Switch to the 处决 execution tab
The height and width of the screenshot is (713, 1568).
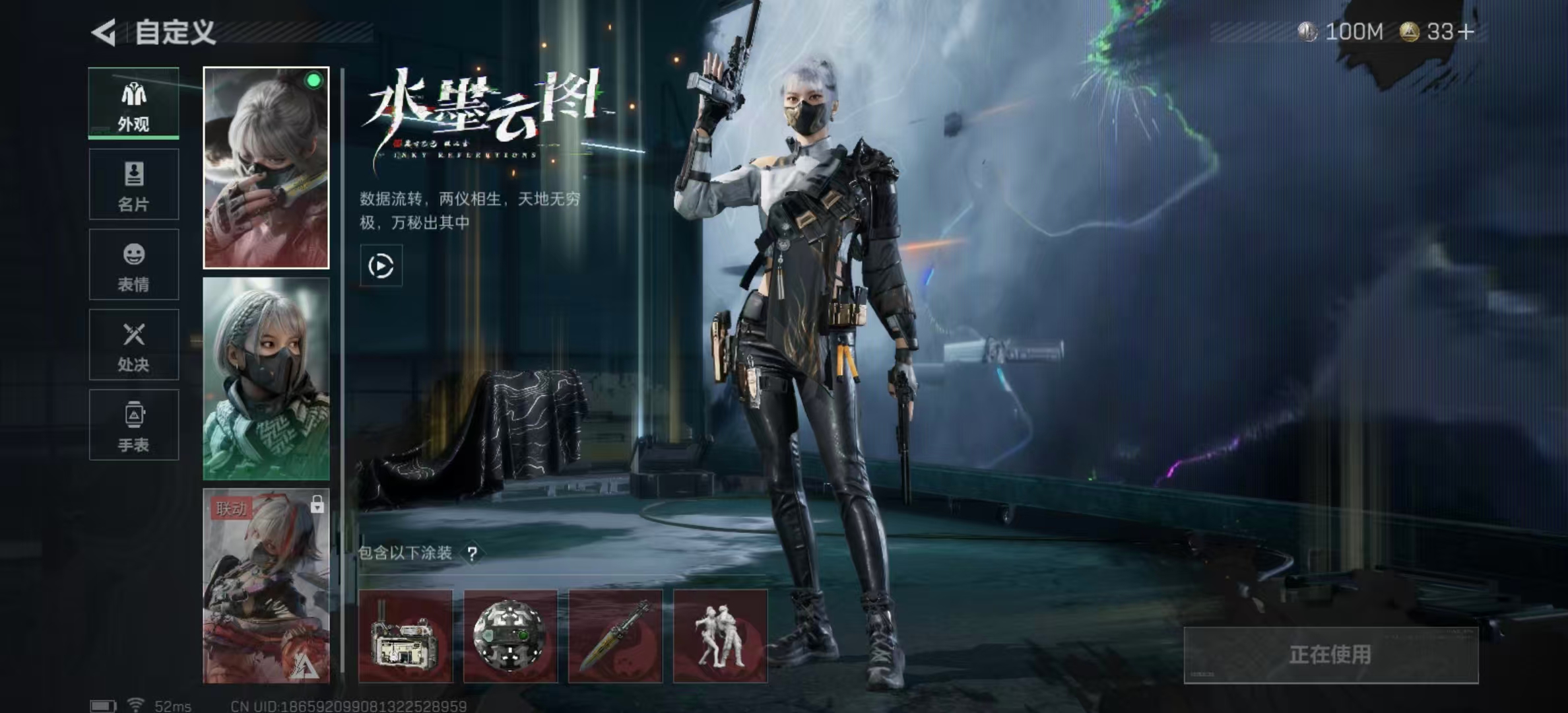(134, 345)
